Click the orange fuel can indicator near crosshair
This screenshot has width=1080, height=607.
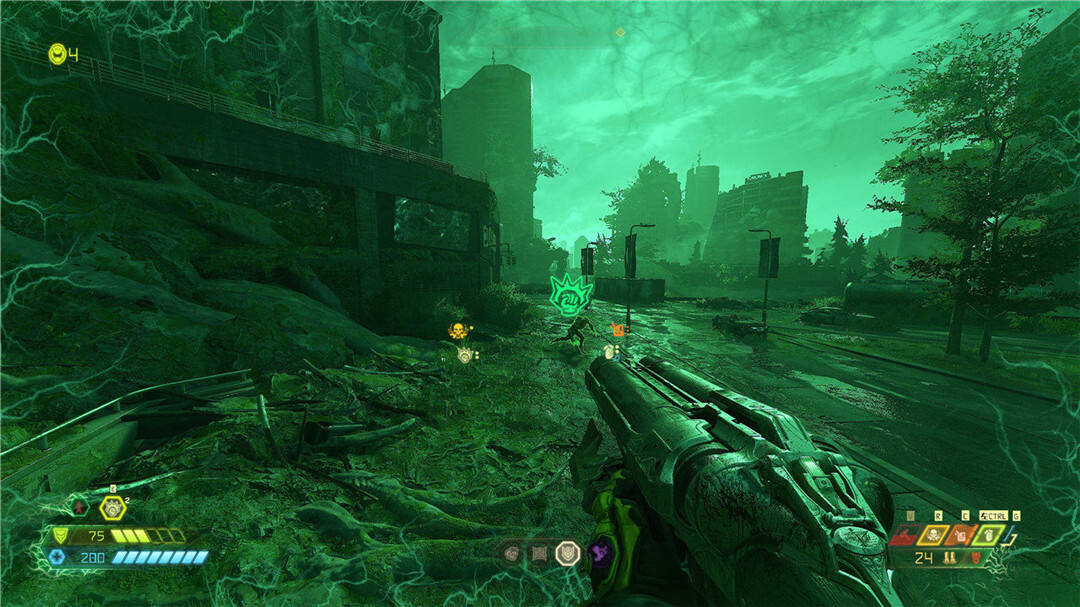(x=617, y=329)
